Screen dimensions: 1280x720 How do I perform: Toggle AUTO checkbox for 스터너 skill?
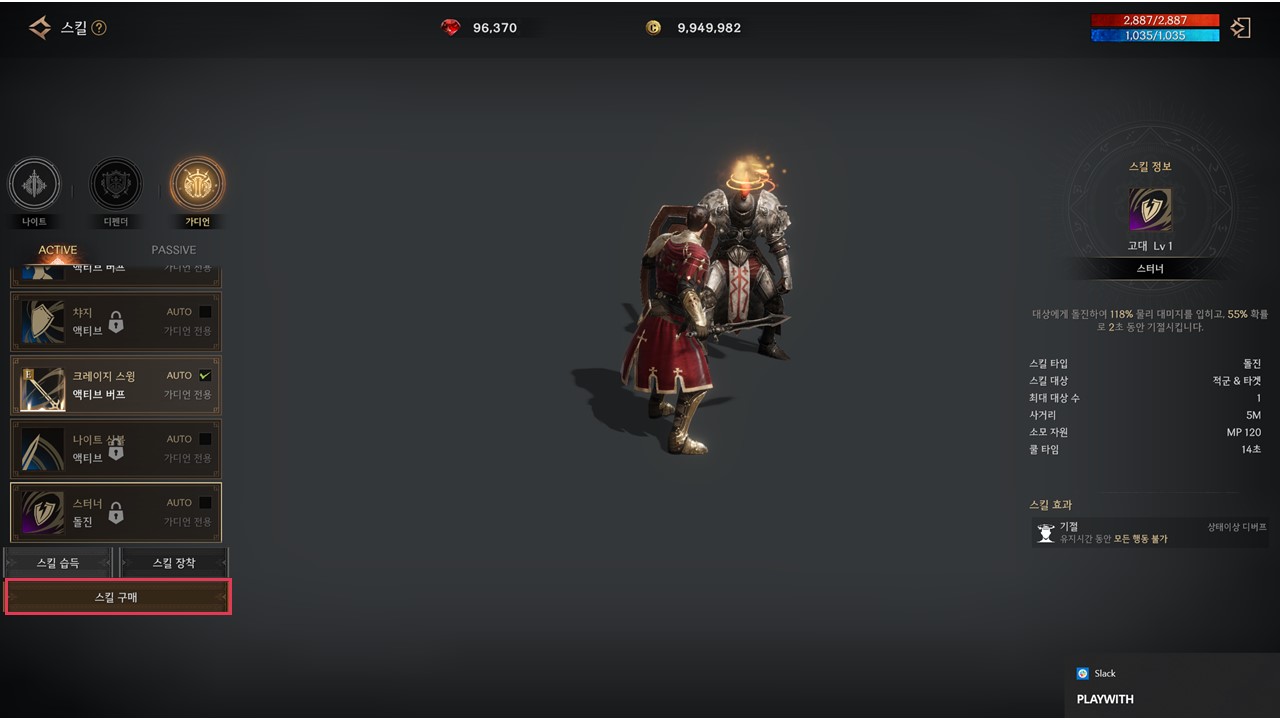(205, 503)
